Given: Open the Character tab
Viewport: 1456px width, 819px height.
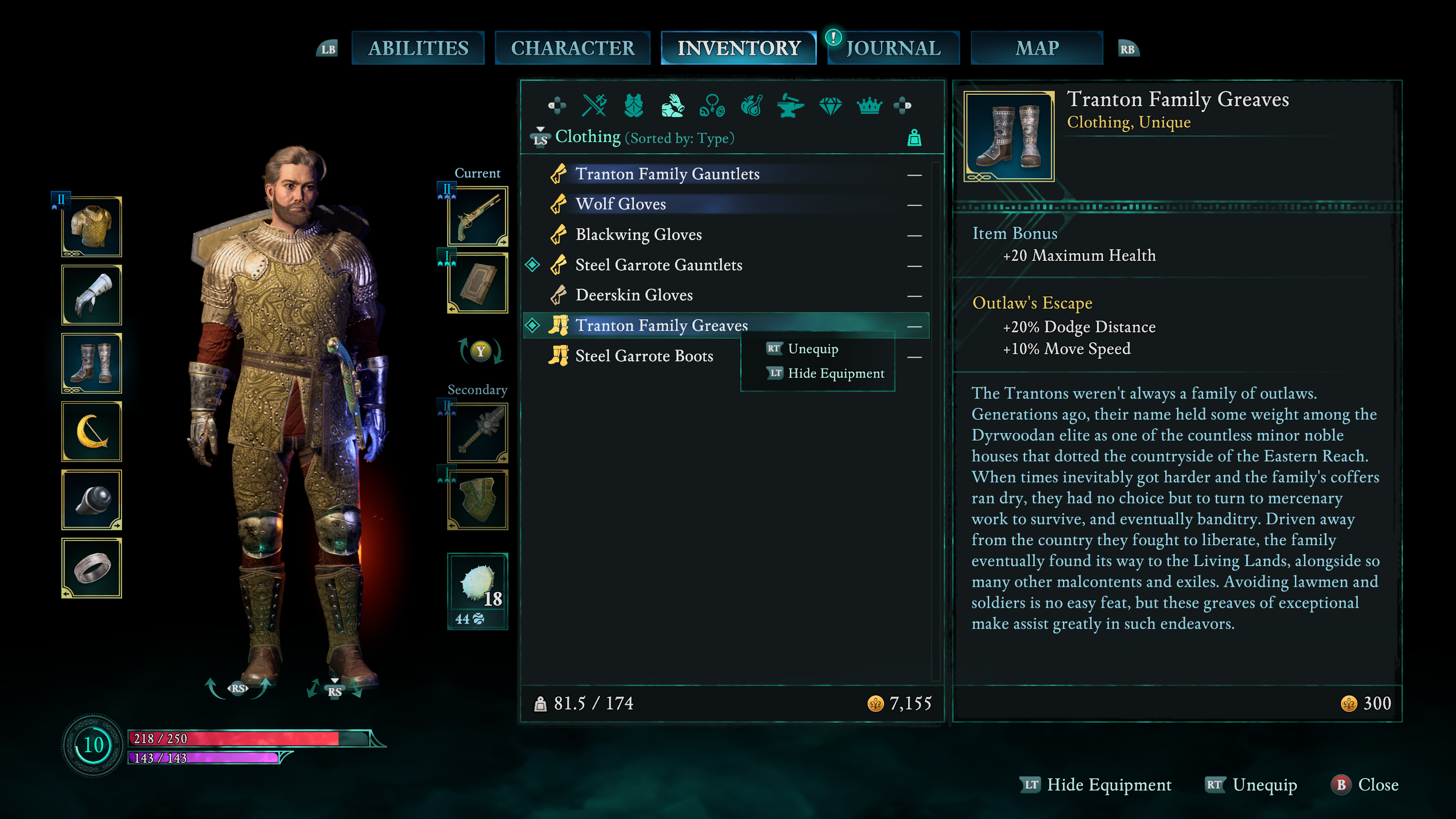Looking at the screenshot, I should pyautogui.click(x=572, y=48).
